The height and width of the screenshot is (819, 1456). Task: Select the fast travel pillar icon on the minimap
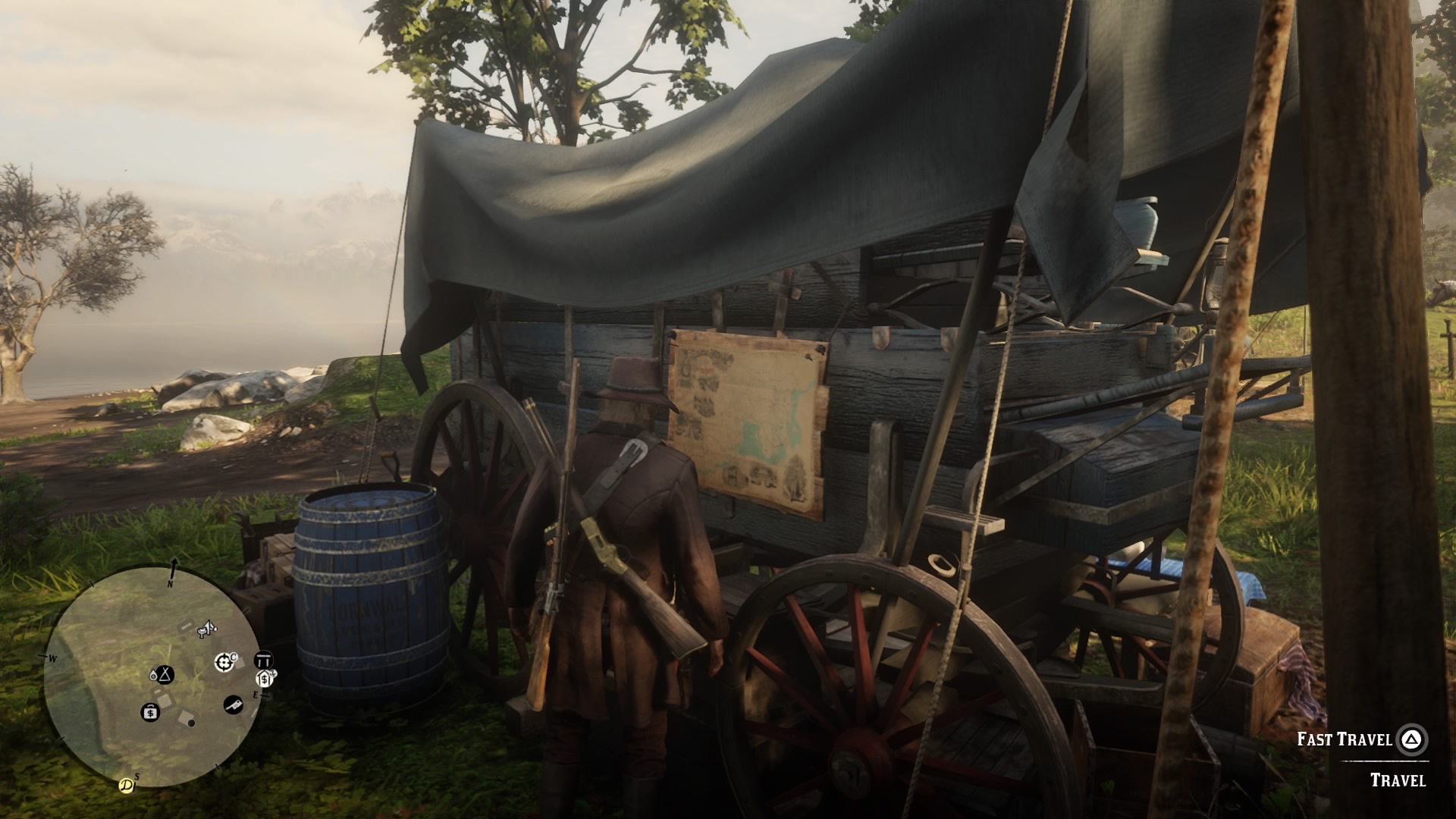coord(264,660)
